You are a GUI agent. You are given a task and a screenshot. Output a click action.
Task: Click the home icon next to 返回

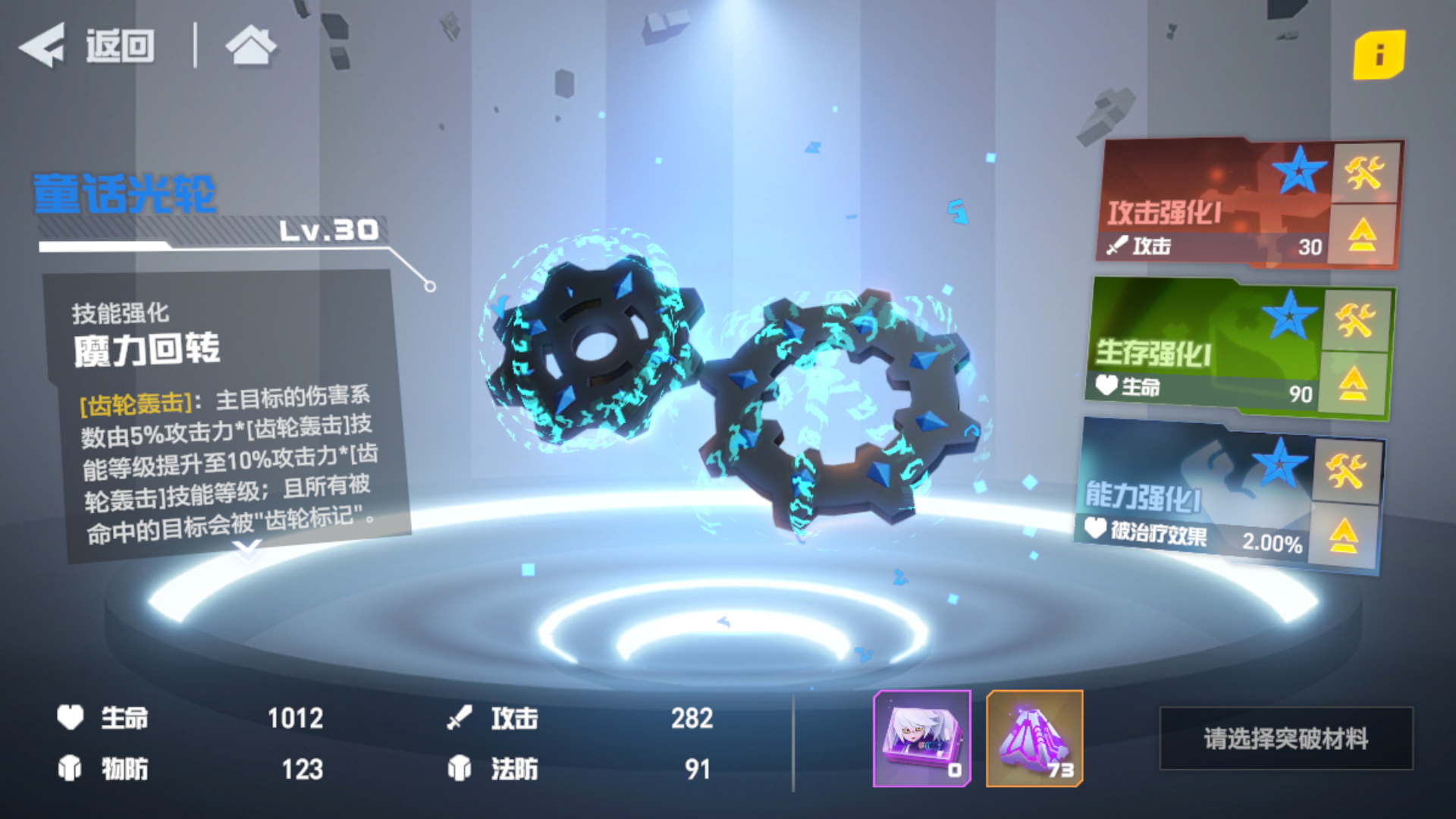(x=250, y=45)
